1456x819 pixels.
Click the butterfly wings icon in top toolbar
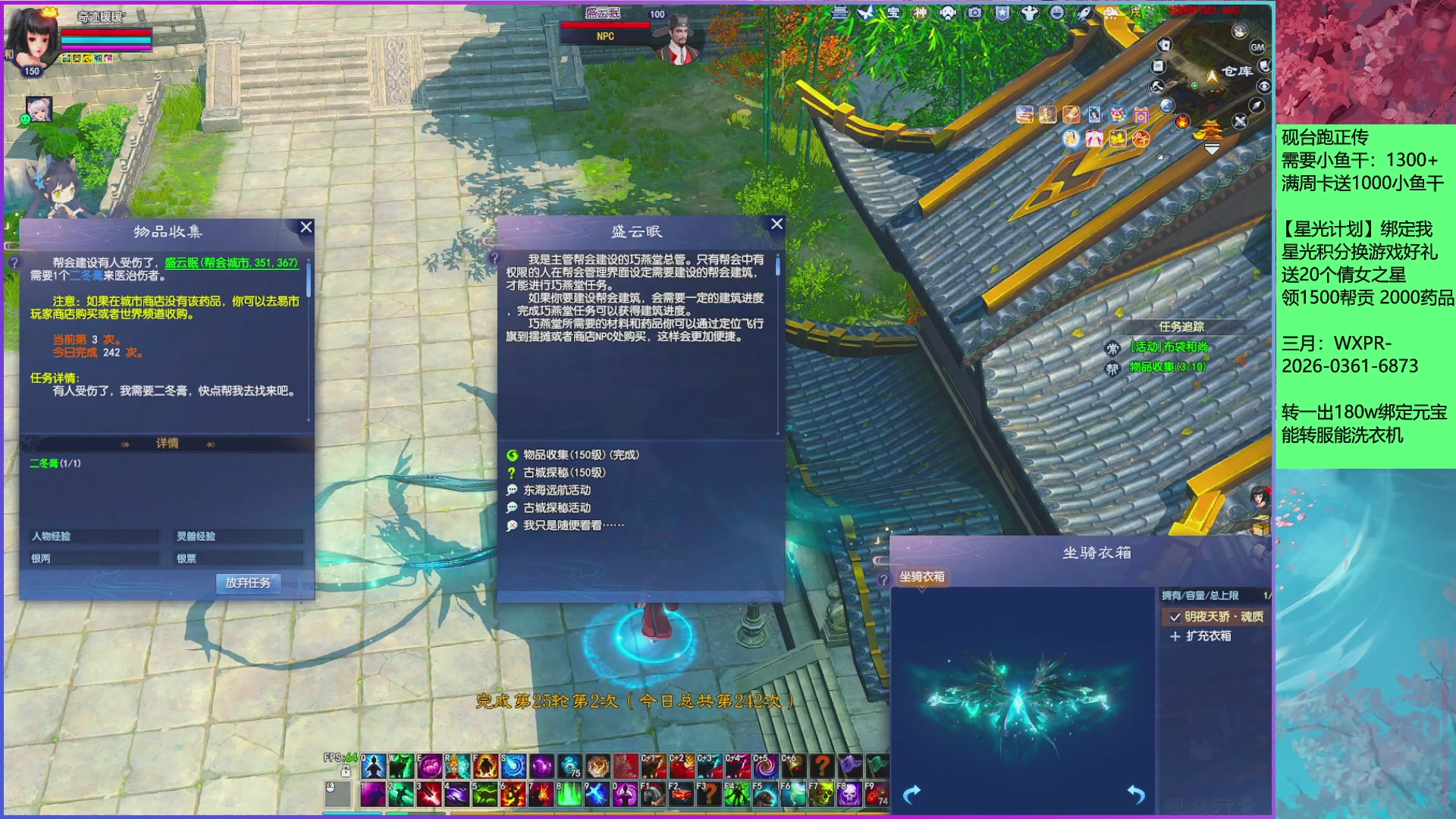coord(866,13)
